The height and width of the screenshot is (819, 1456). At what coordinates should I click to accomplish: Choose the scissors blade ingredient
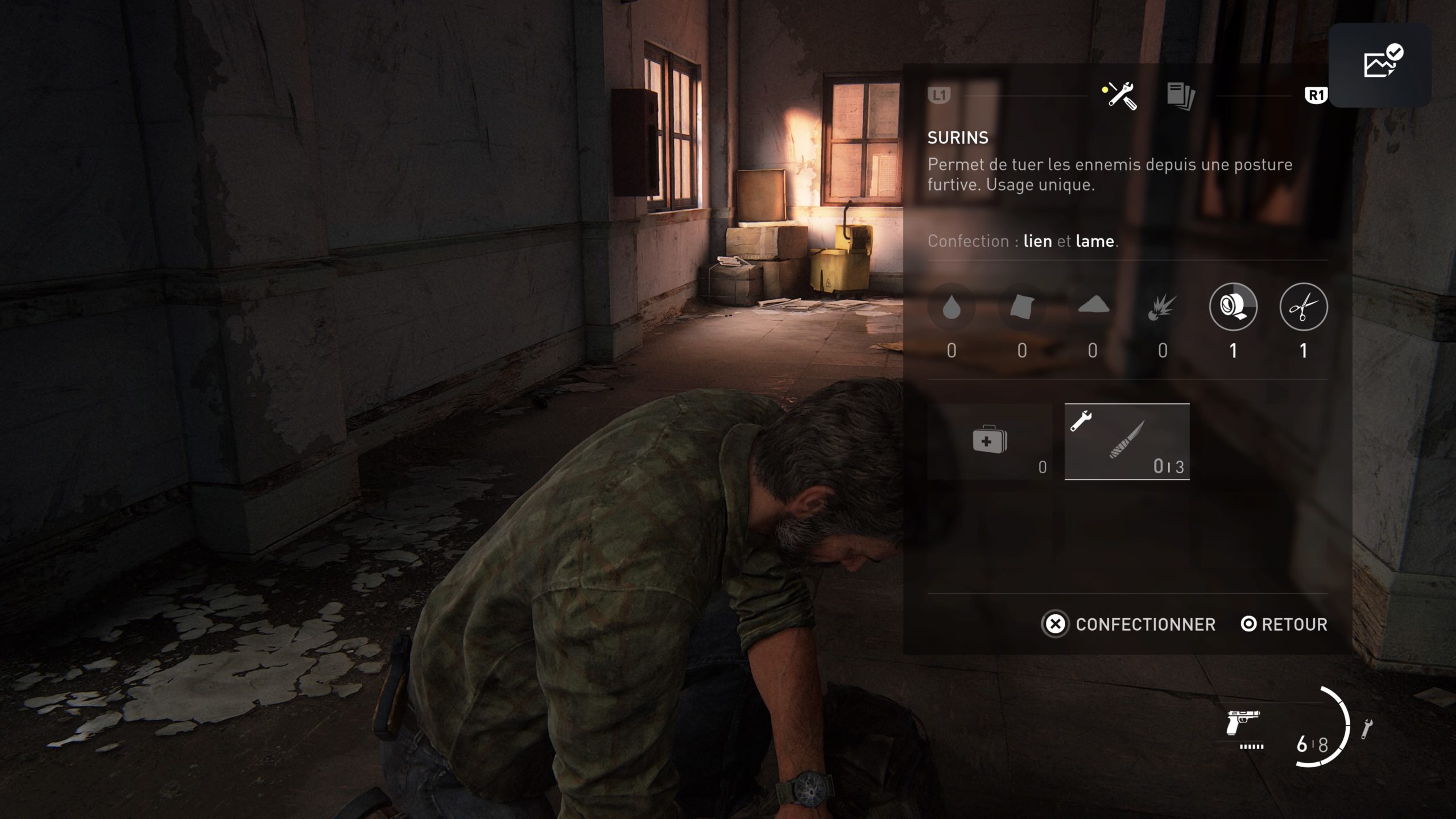[1304, 307]
